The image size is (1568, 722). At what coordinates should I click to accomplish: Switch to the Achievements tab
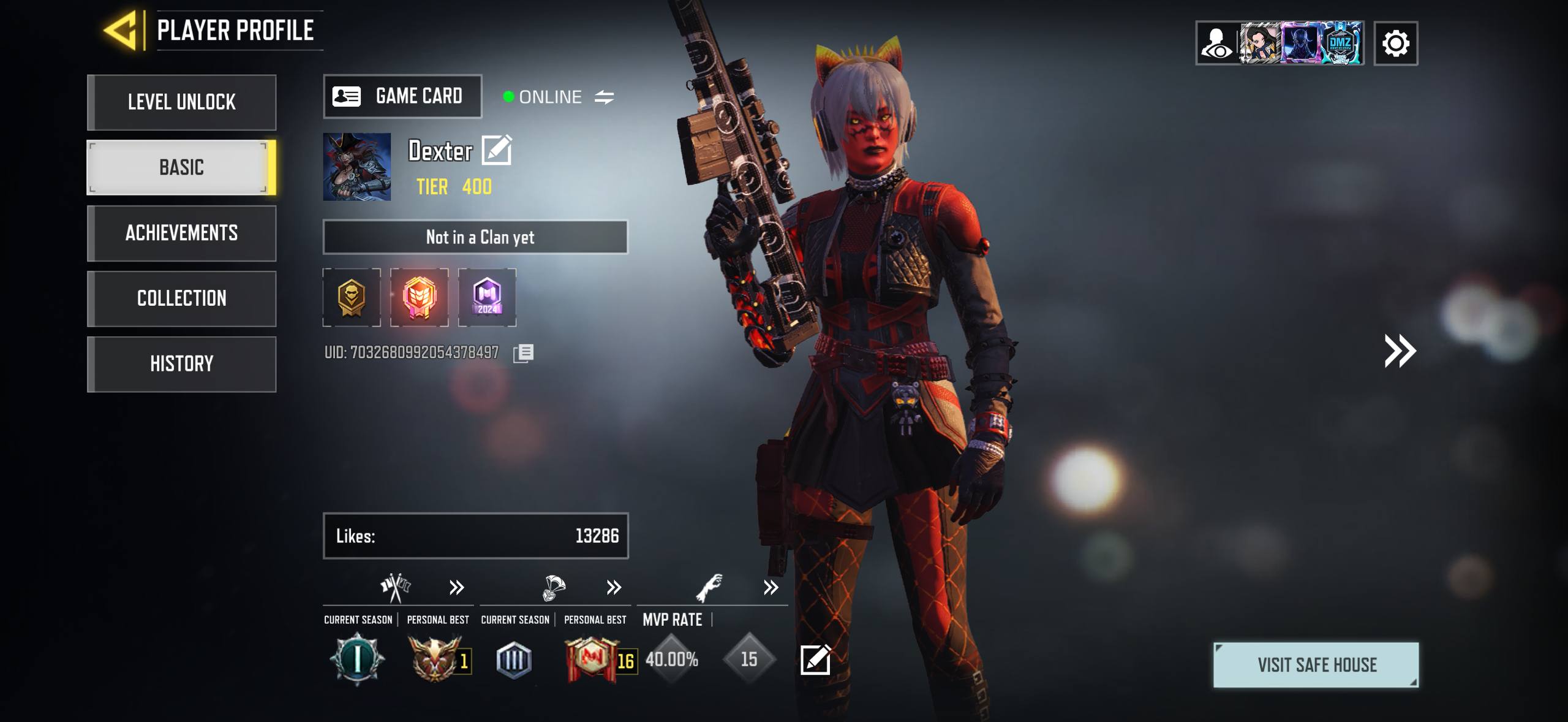click(x=182, y=233)
